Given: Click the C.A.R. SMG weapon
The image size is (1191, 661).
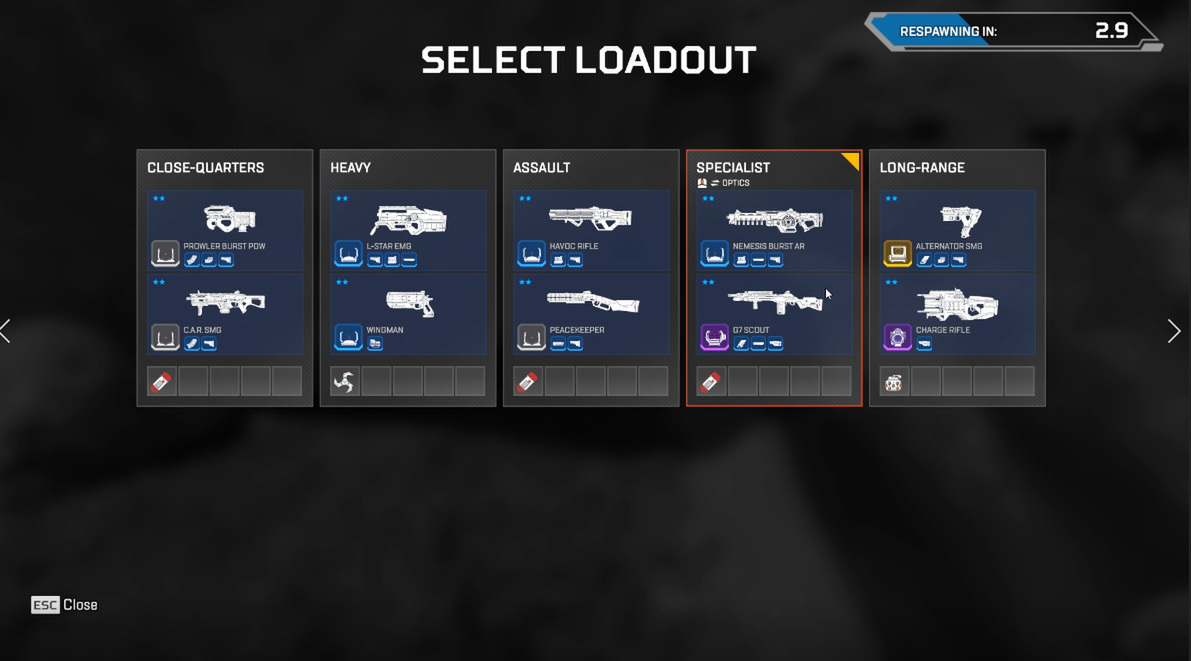Looking at the screenshot, I should [x=225, y=314].
